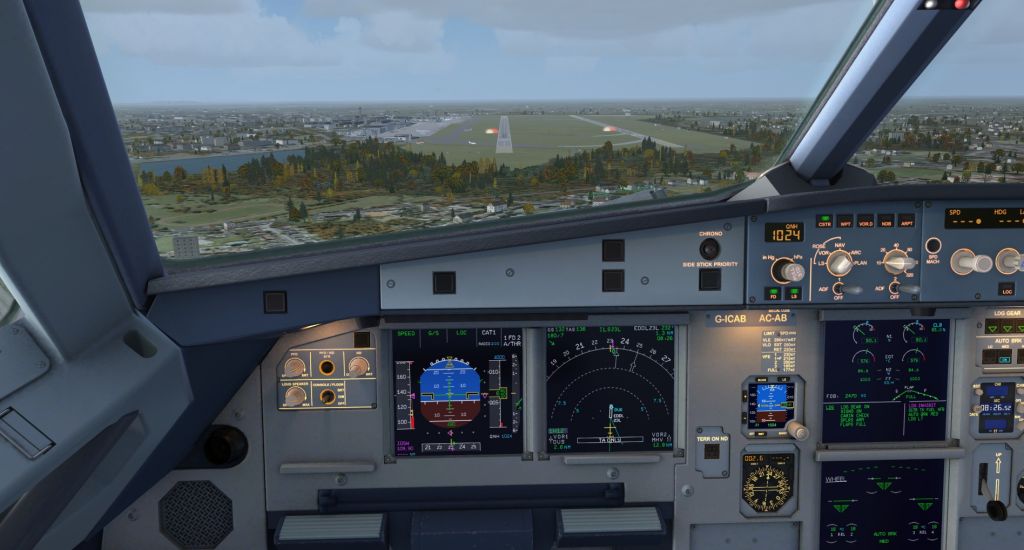Toggle the SPD MACH pushbutton
This screenshot has width=1024, height=550.
click(933, 245)
